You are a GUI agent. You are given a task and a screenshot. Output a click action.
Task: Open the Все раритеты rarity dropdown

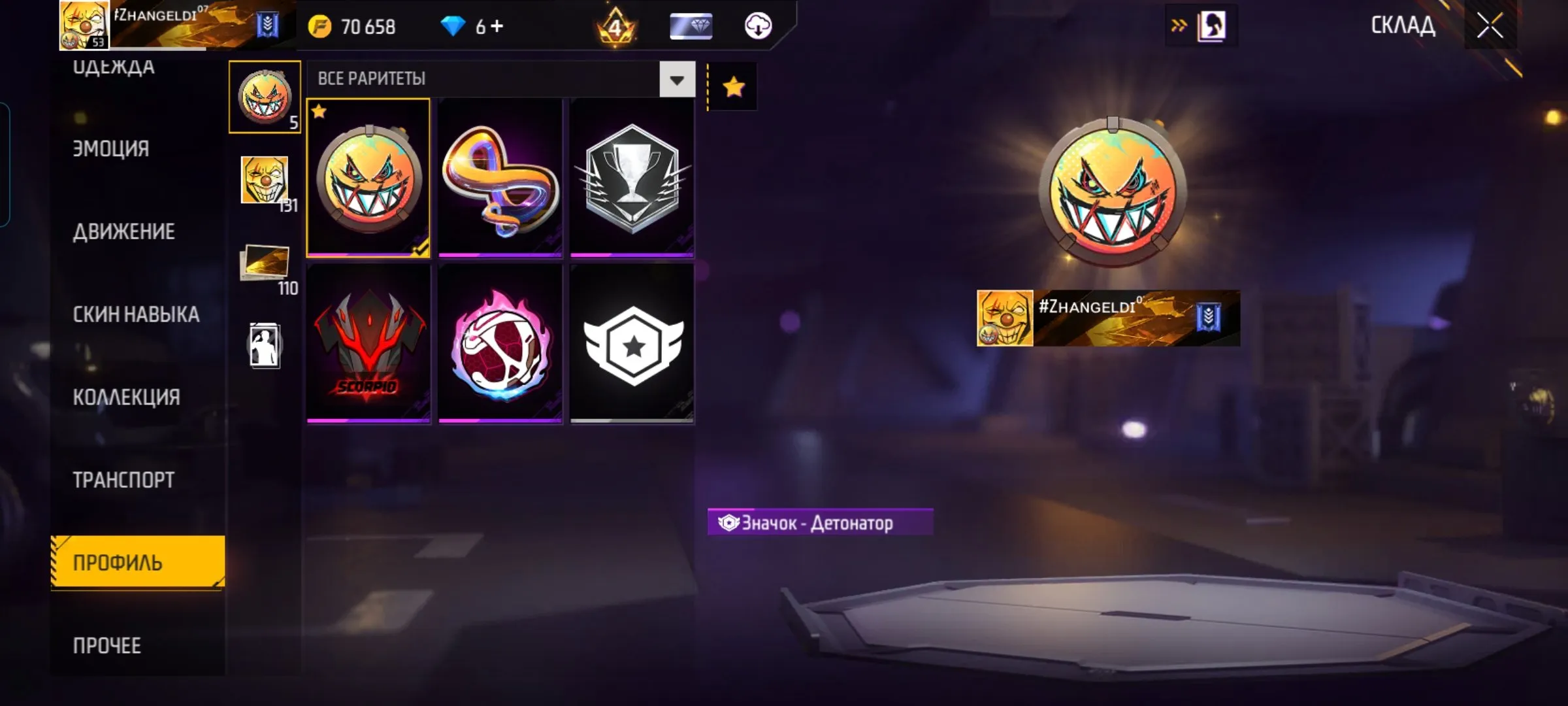pyautogui.click(x=677, y=80)
